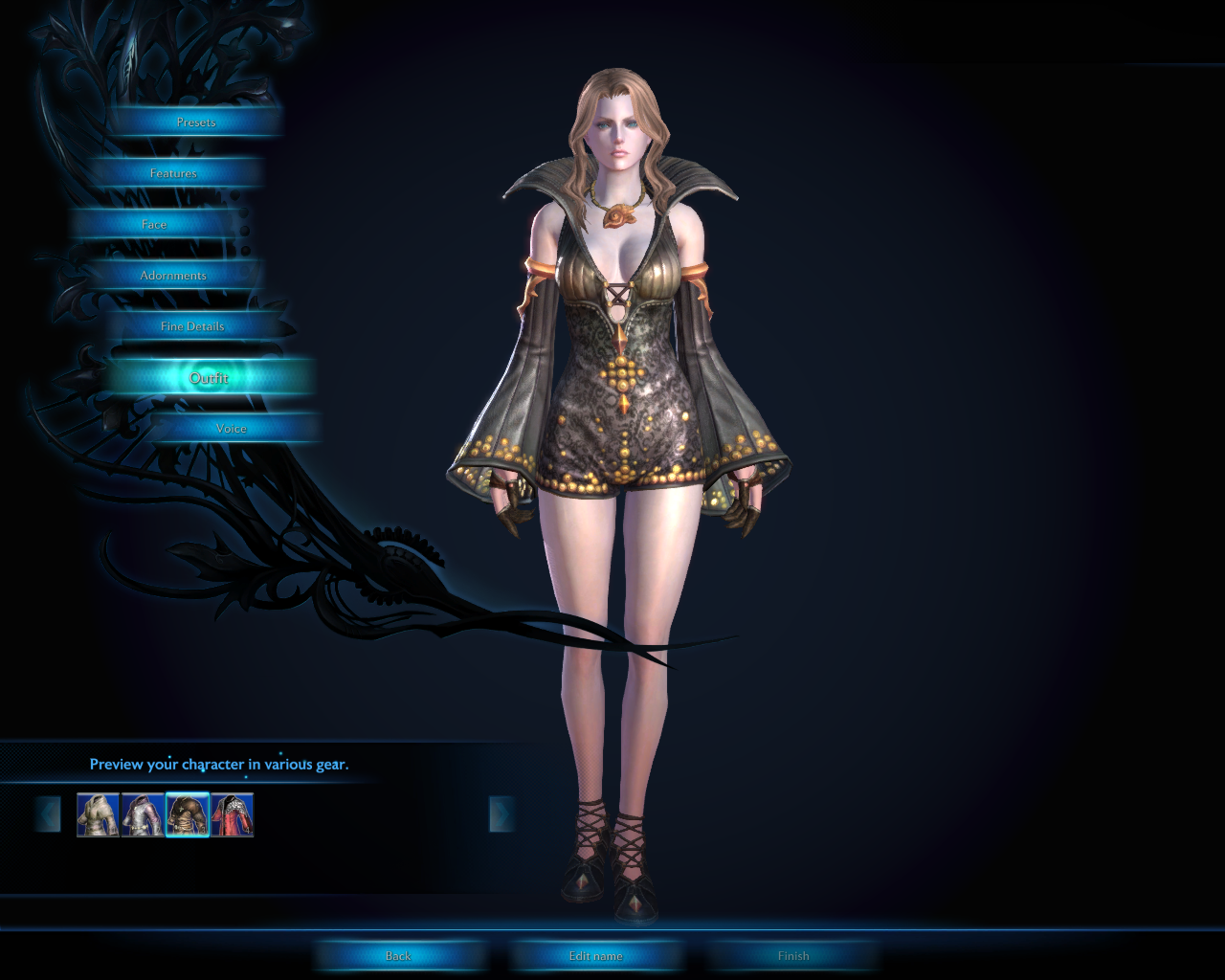The height and width of the screenshot is (980, 1225).
Task: Preview the pale hooded robe outfit
Action: click(98, 815)
